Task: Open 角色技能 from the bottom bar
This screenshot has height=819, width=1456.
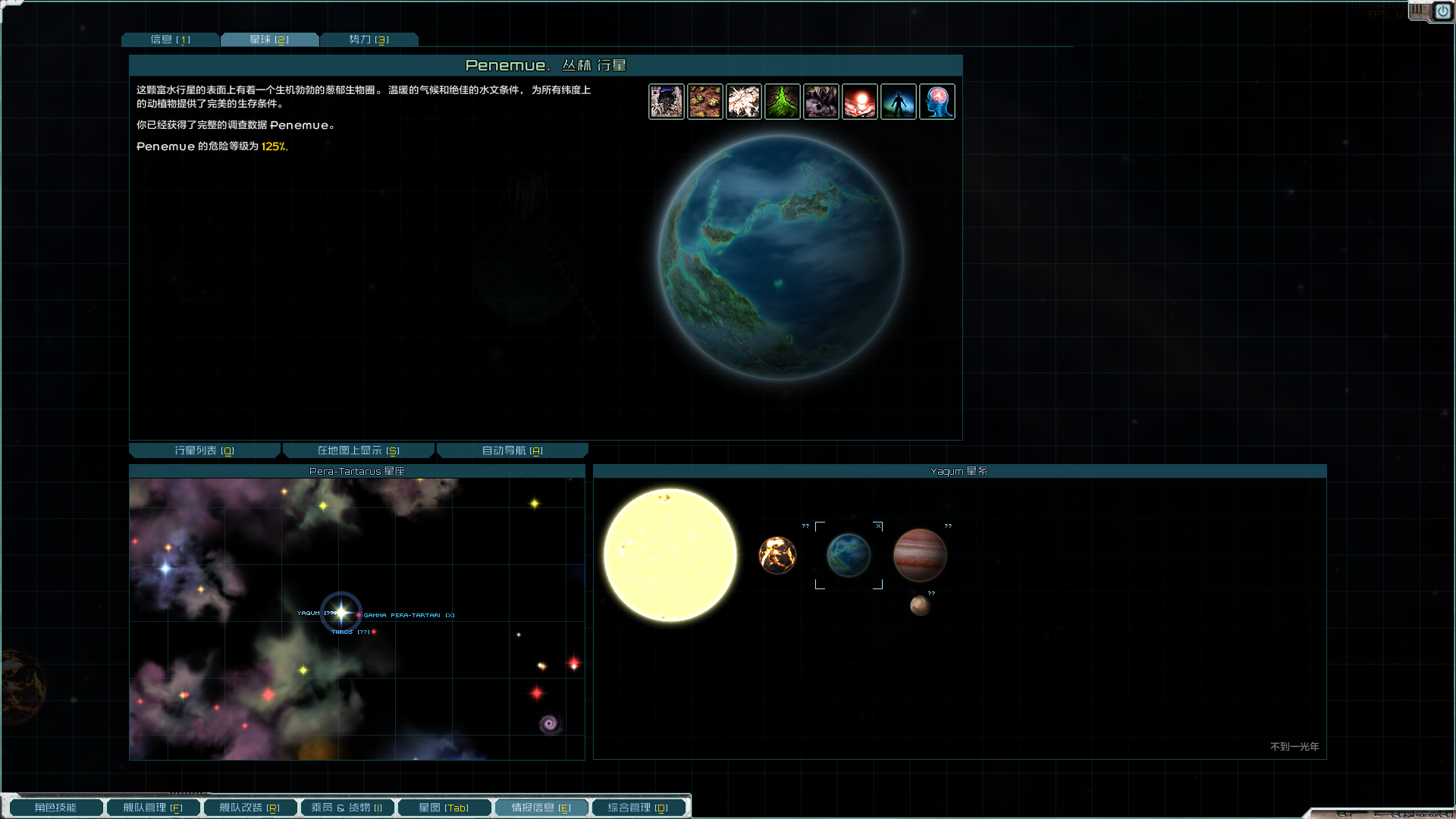Action: pos(55,808)
